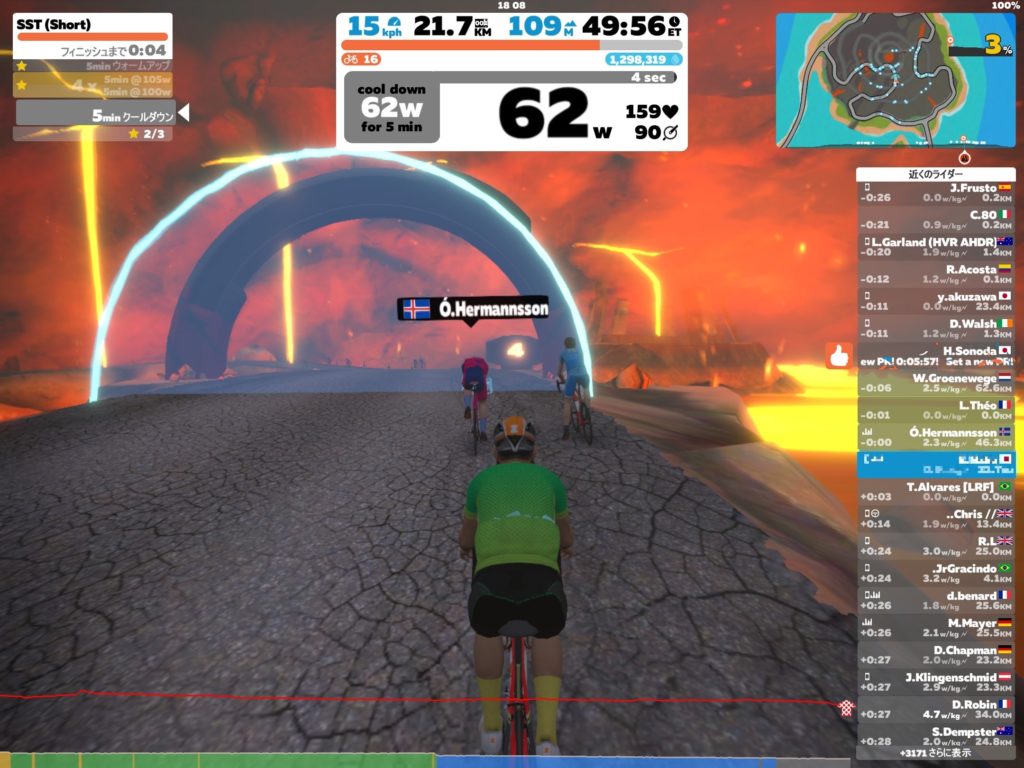Show 3171 more riders with さらに表示
Screen dimensions: 1024x768
click(935, 752)
